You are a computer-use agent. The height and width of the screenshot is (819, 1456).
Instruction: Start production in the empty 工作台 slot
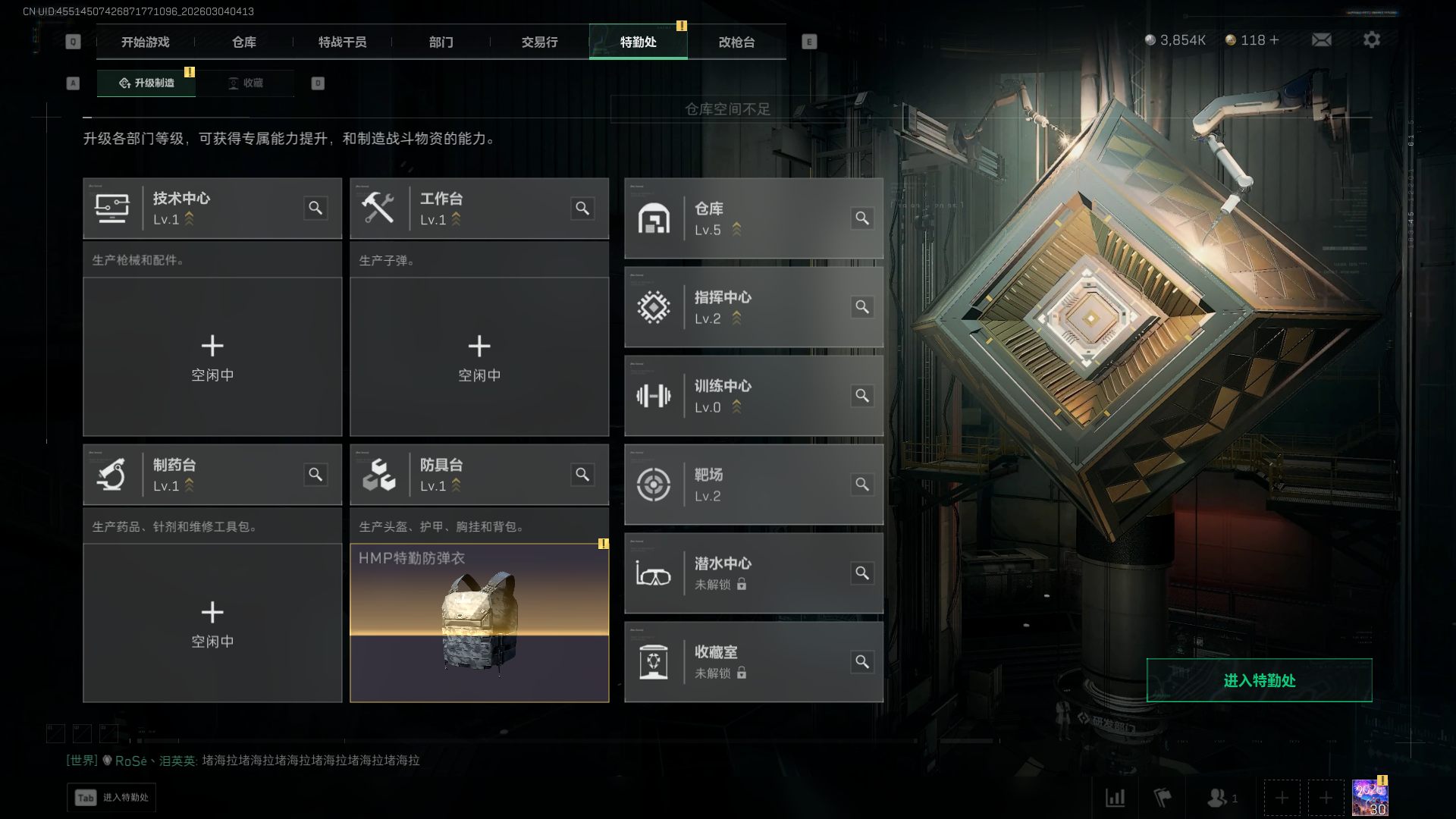point(479,356)
